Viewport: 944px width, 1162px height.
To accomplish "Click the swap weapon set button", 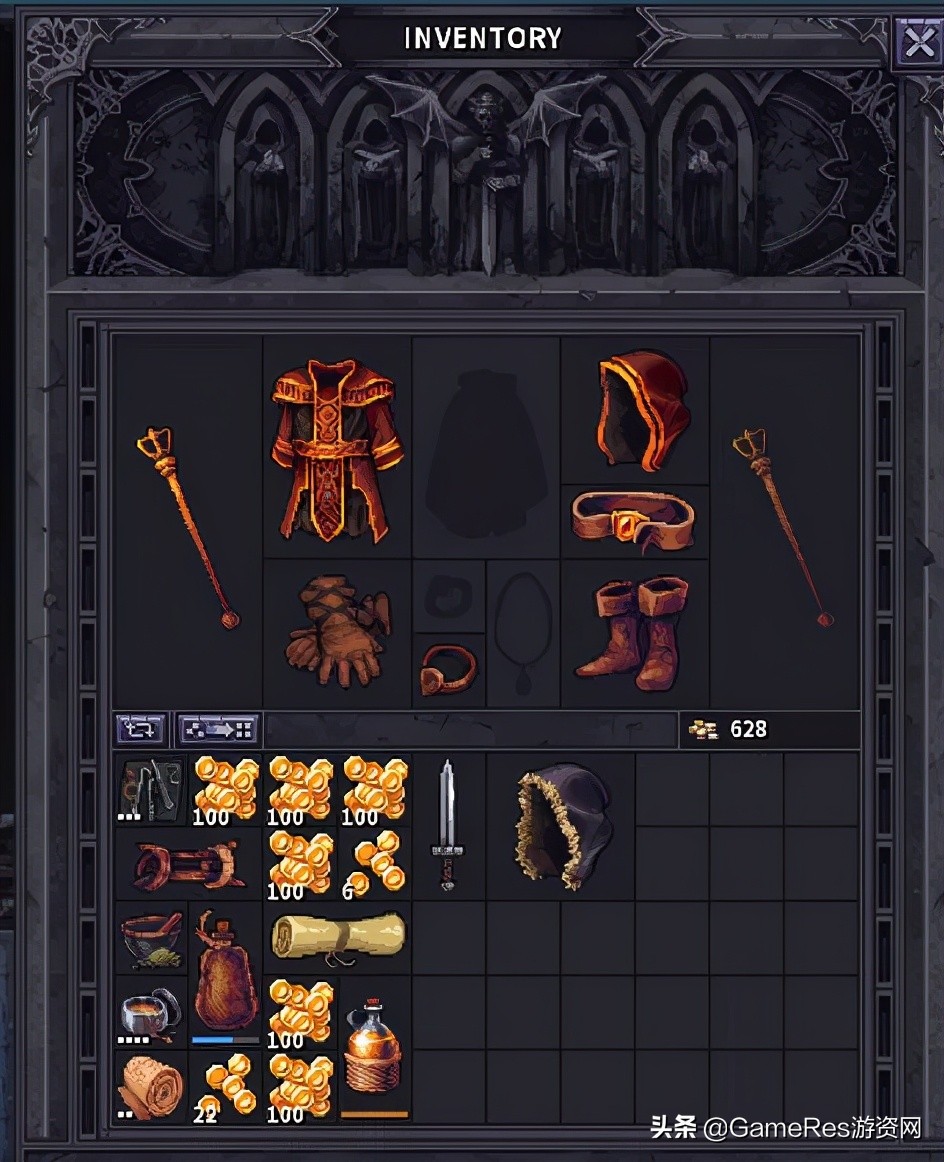I will tap(141, 729).
